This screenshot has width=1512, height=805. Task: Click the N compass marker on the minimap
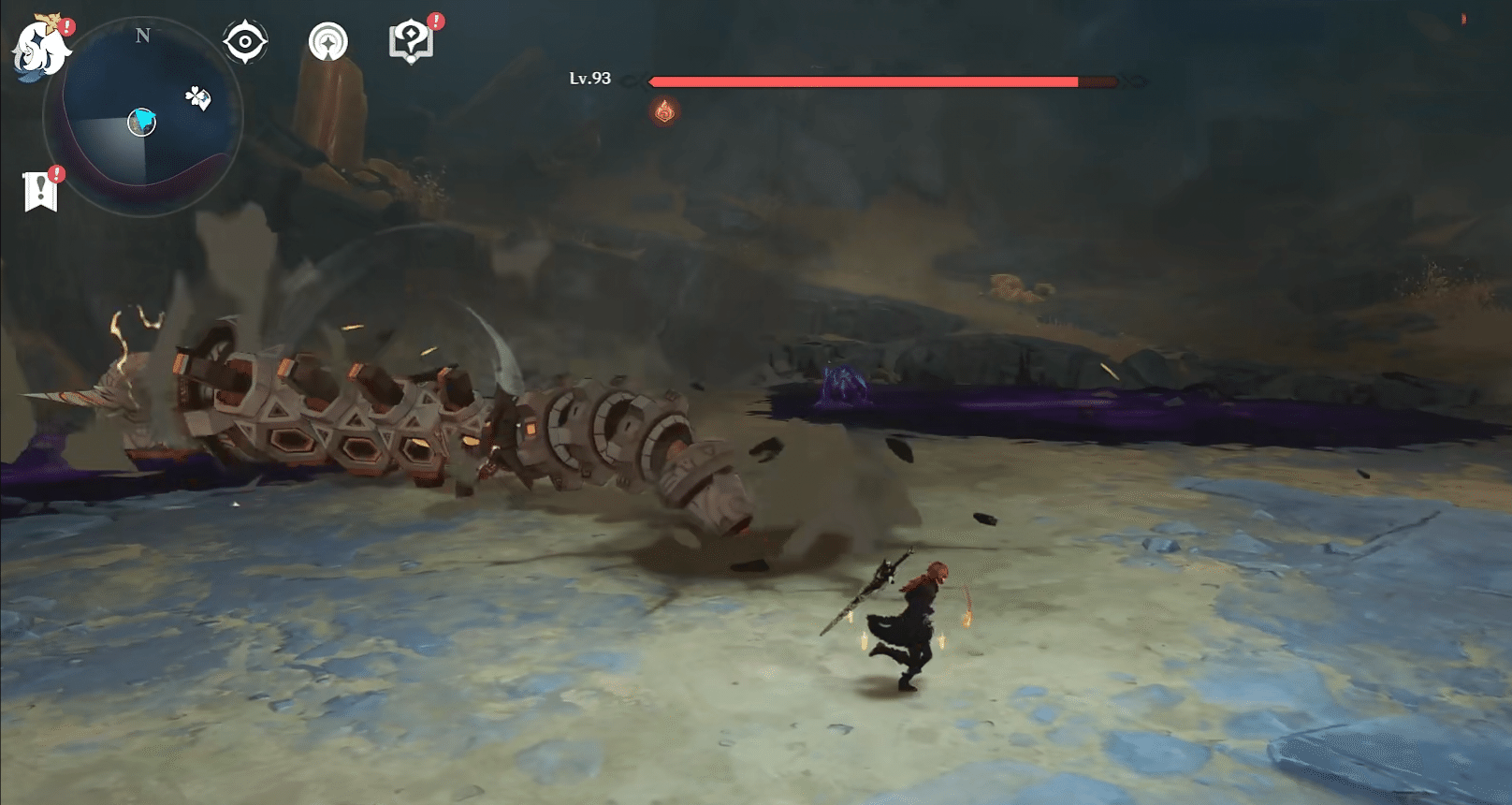pyautogui.click(x=141, y=37)
